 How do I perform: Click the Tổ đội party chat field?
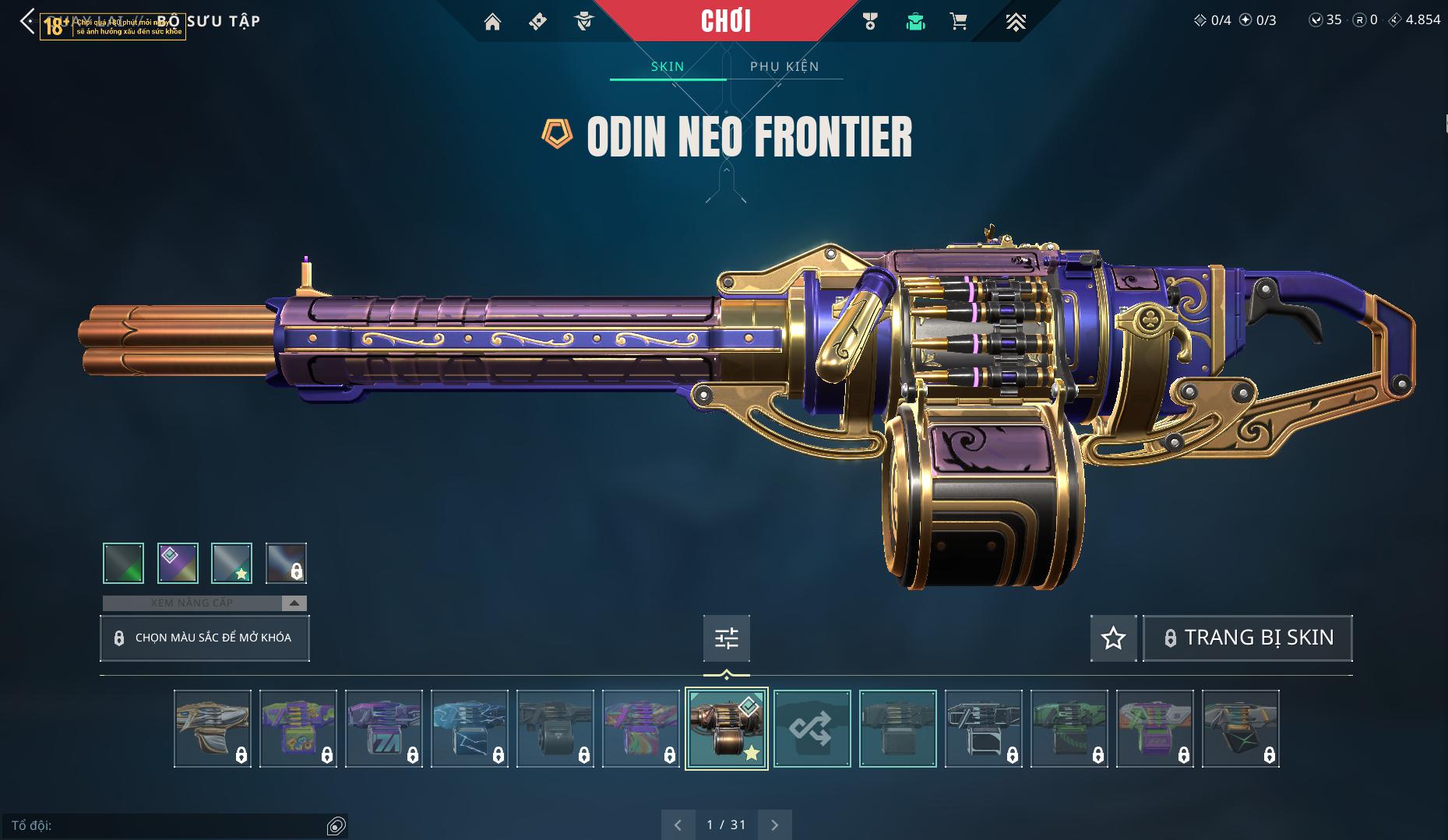coord(167,825)
